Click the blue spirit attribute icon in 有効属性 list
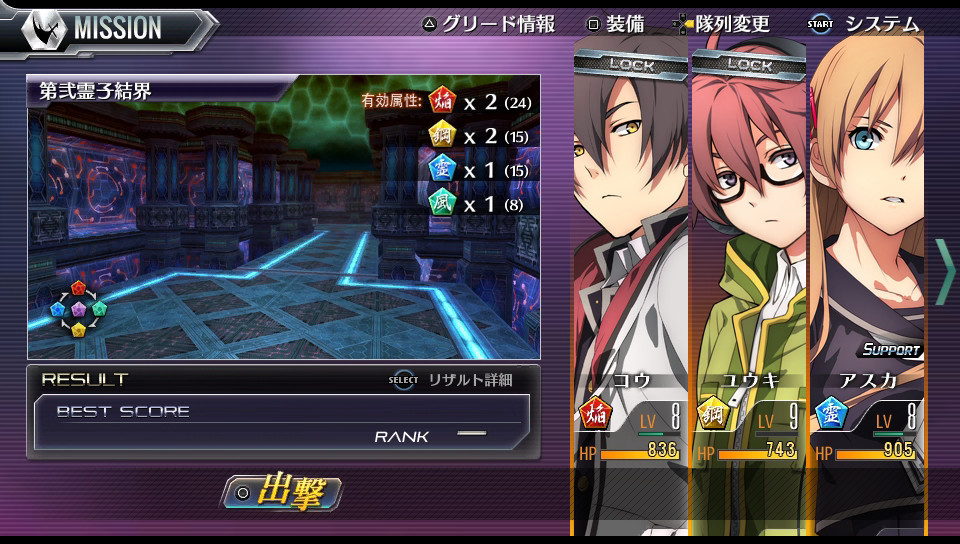This screenshot has height=544, width=960. point(441,168)
